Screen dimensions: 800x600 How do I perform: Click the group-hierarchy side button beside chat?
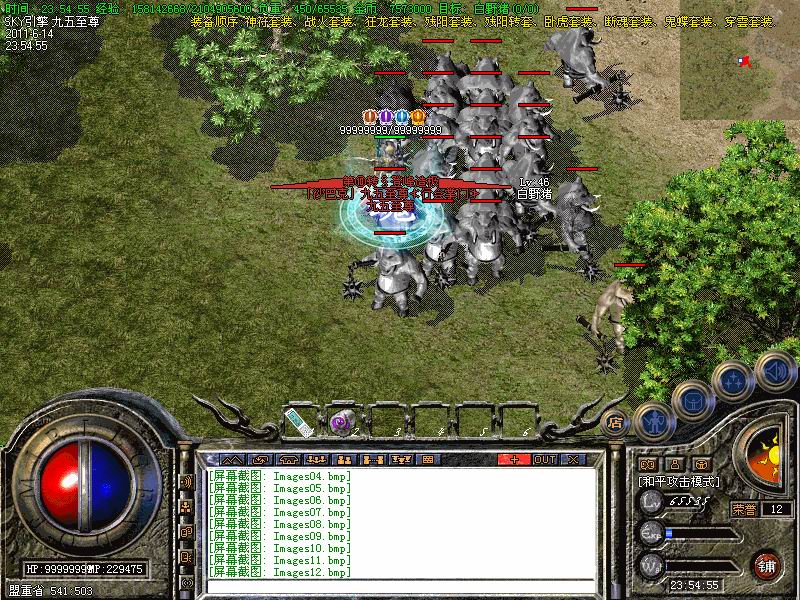click(186, 507)
